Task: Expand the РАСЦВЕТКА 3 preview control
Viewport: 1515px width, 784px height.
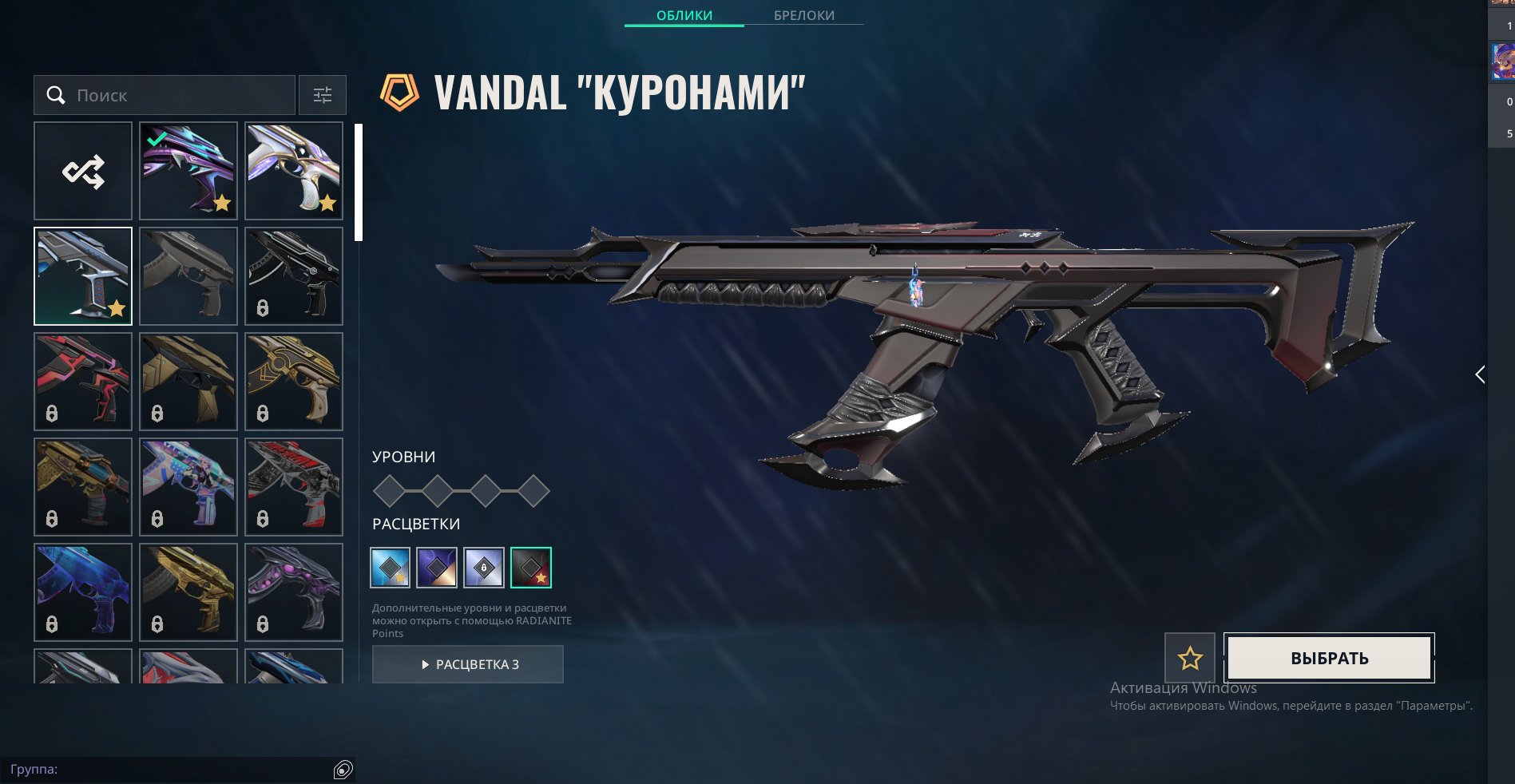Action: pyautogui.click(x=468, y=664)
